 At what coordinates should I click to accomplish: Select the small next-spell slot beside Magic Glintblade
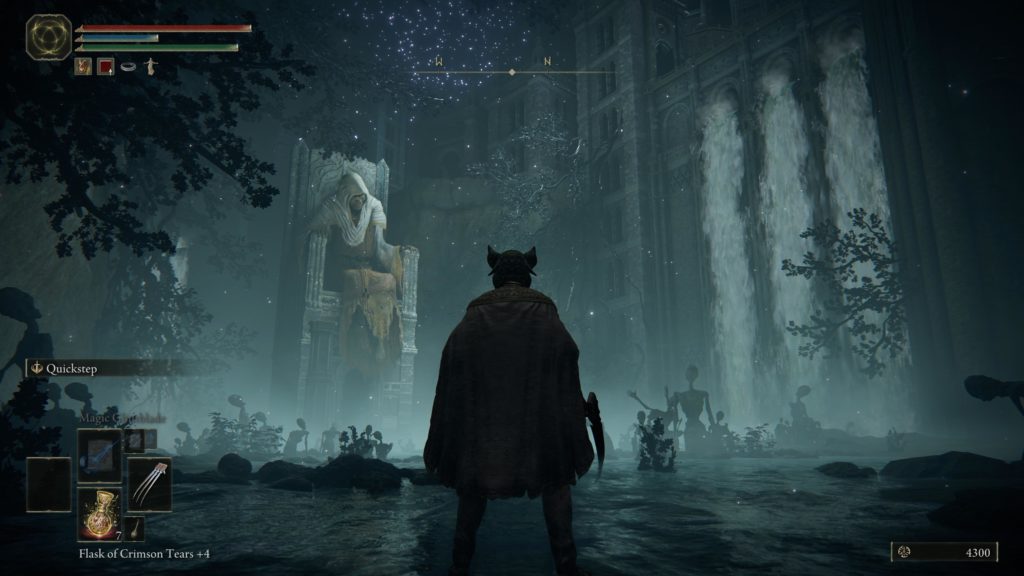coord(137,438)
